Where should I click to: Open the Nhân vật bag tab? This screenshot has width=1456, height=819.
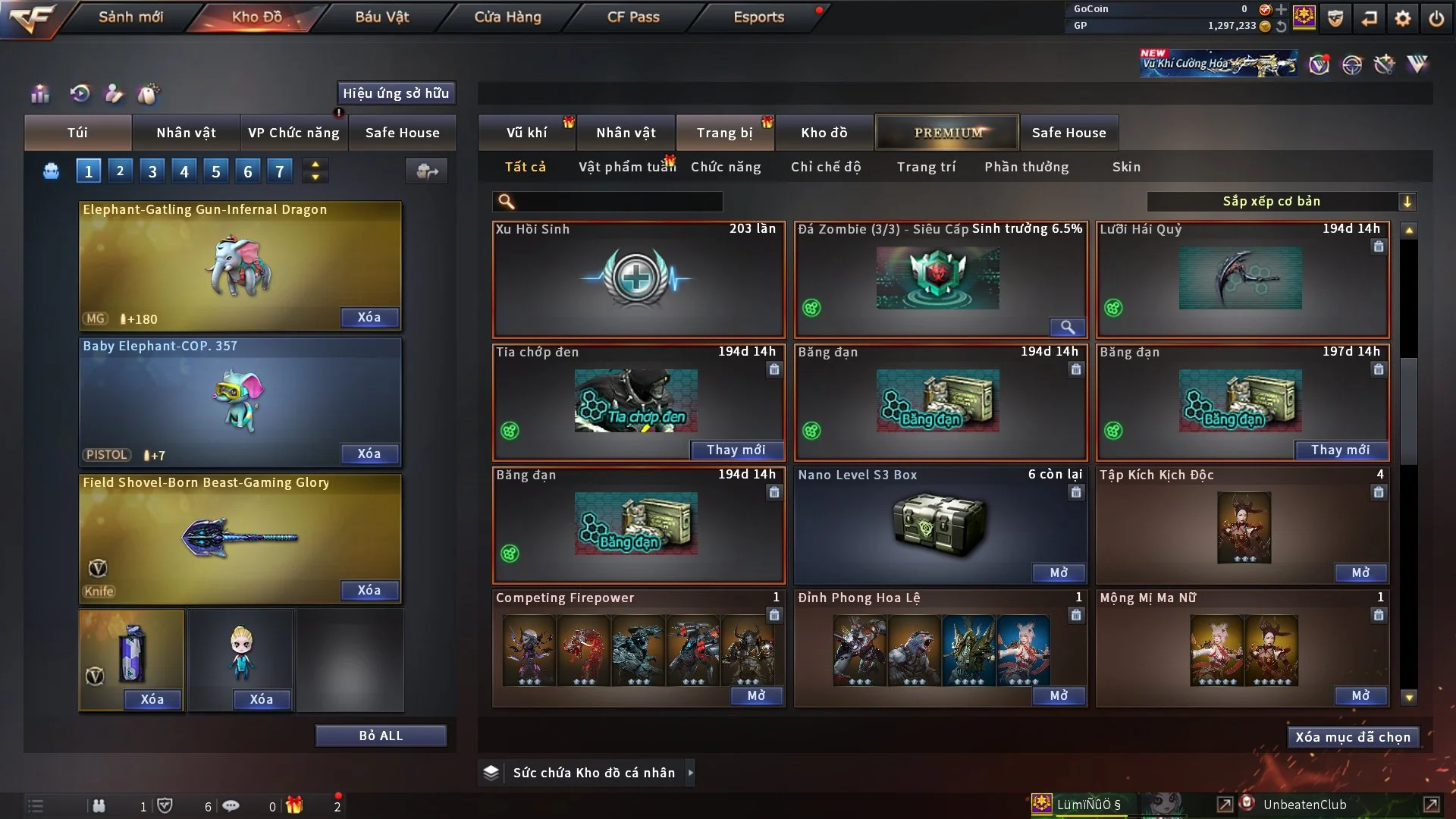pyautogui.click(x=186, y=133)
